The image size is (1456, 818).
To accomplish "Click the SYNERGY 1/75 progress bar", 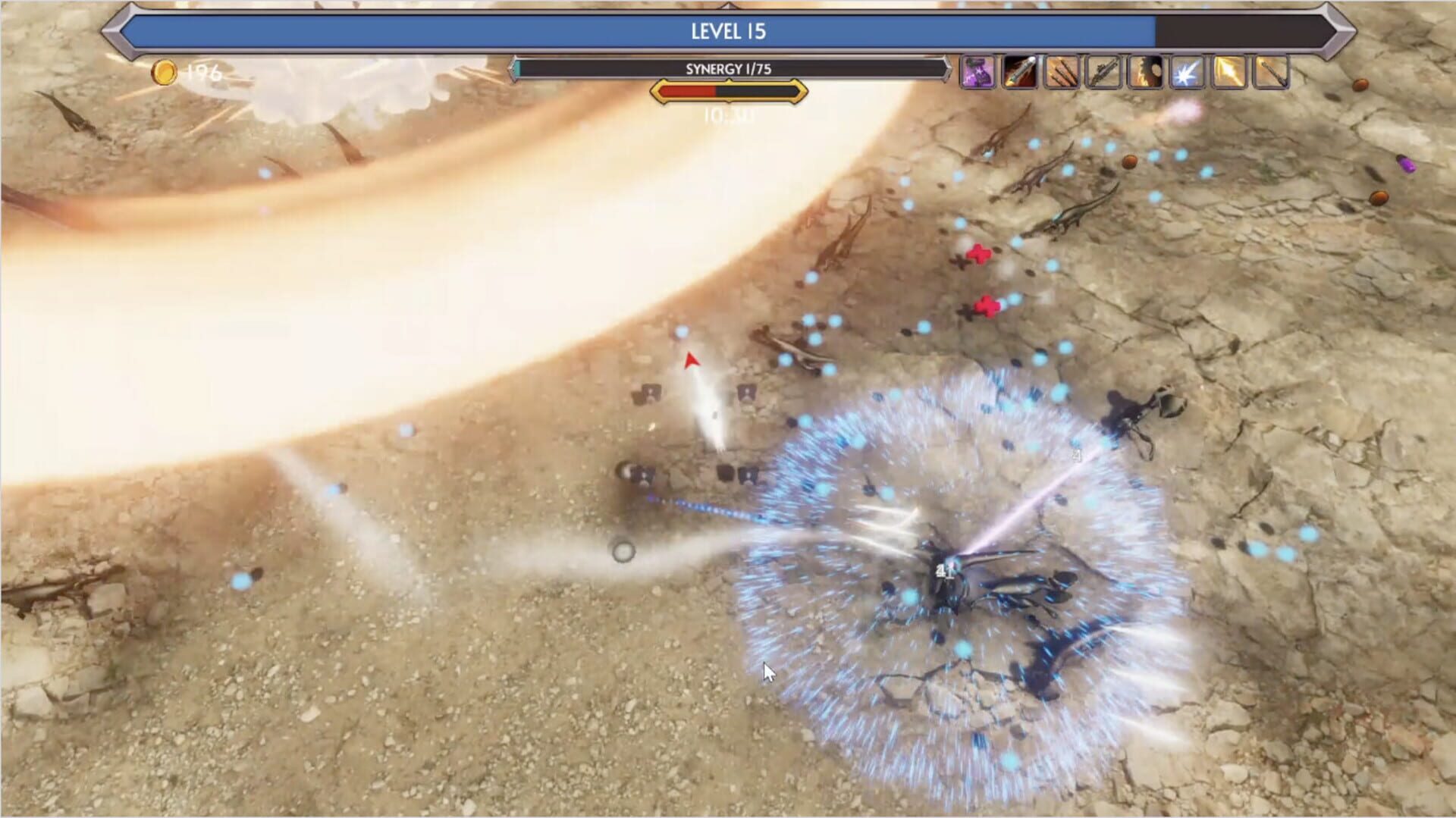I will [x=728, y=68].
